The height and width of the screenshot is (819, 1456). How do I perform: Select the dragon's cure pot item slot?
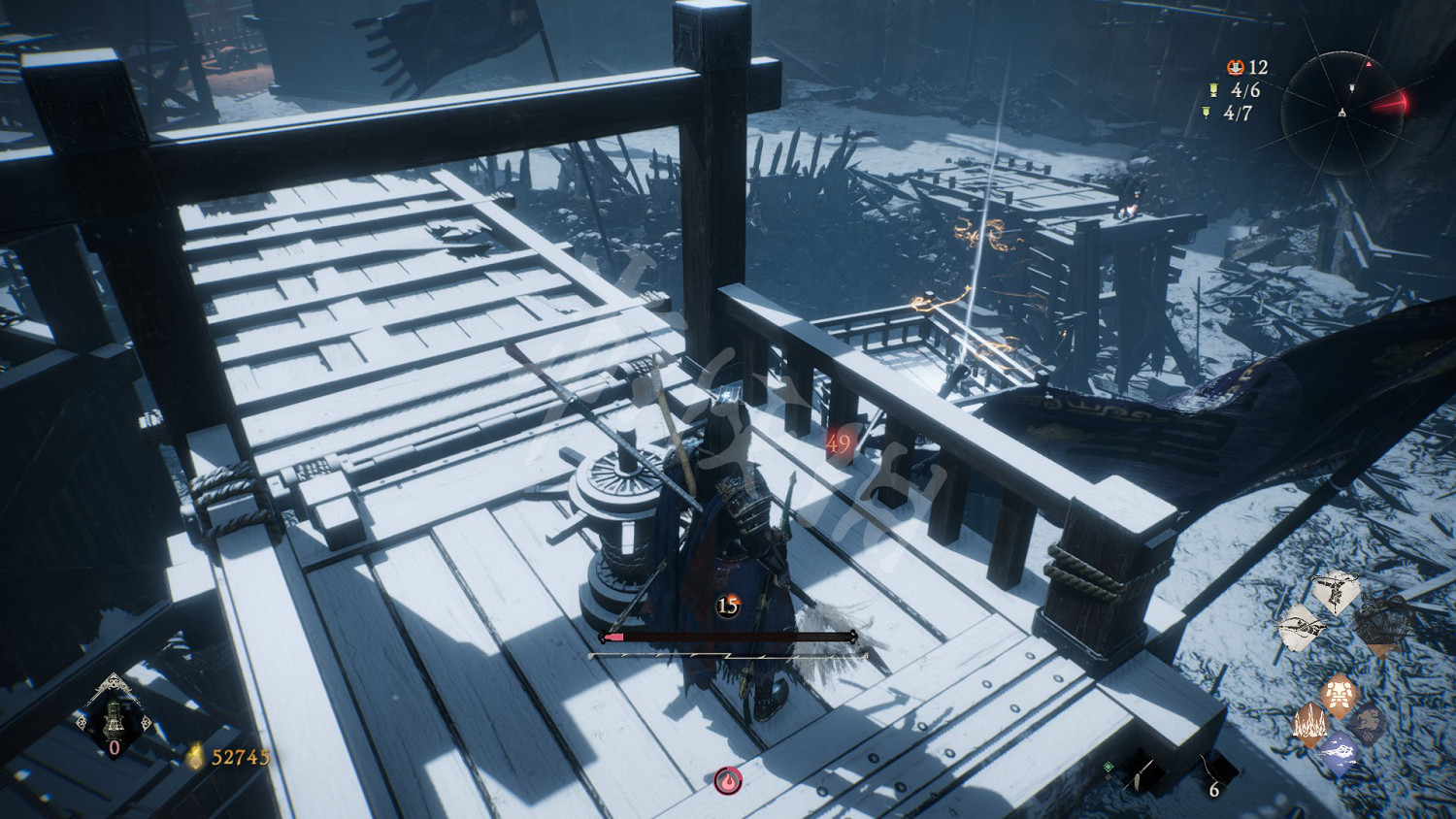coord(115,719)
